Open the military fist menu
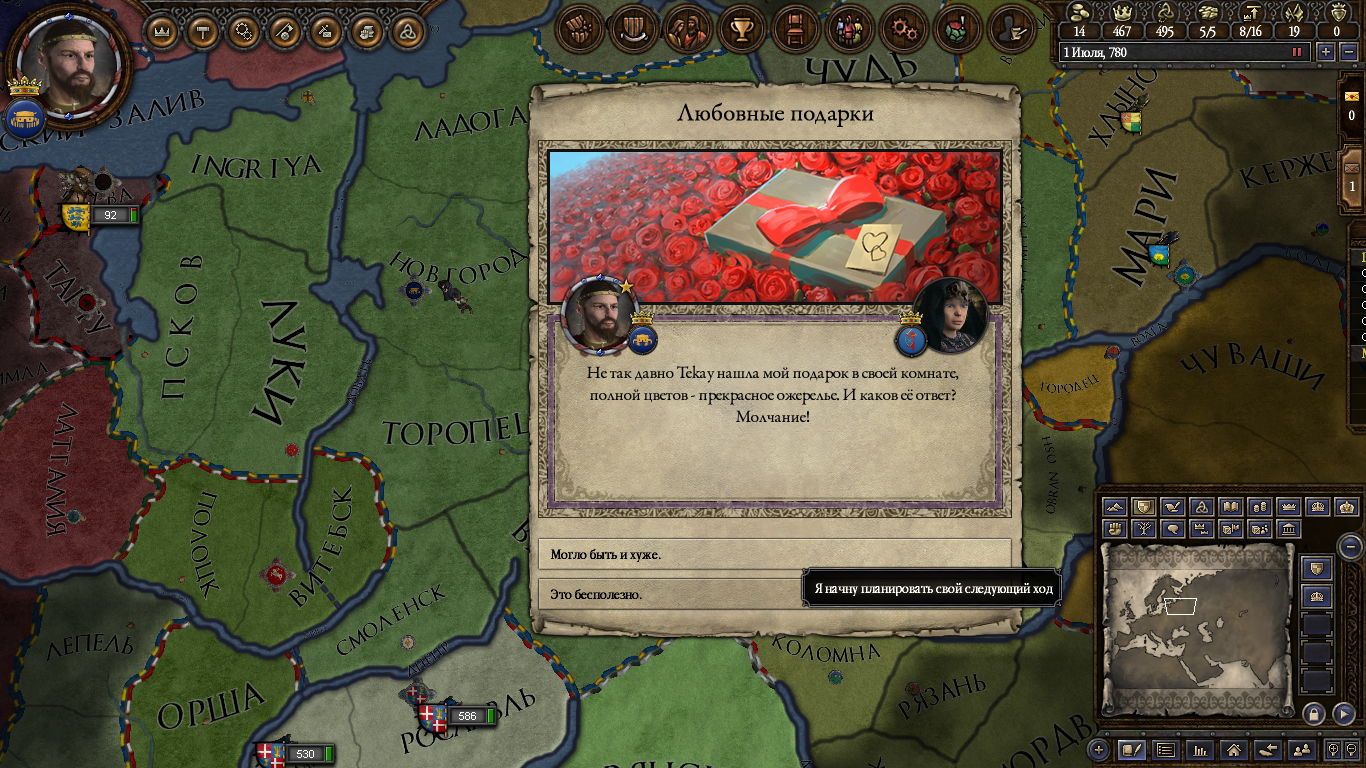This screenshot has height=768, width=1366. (578, 29)
